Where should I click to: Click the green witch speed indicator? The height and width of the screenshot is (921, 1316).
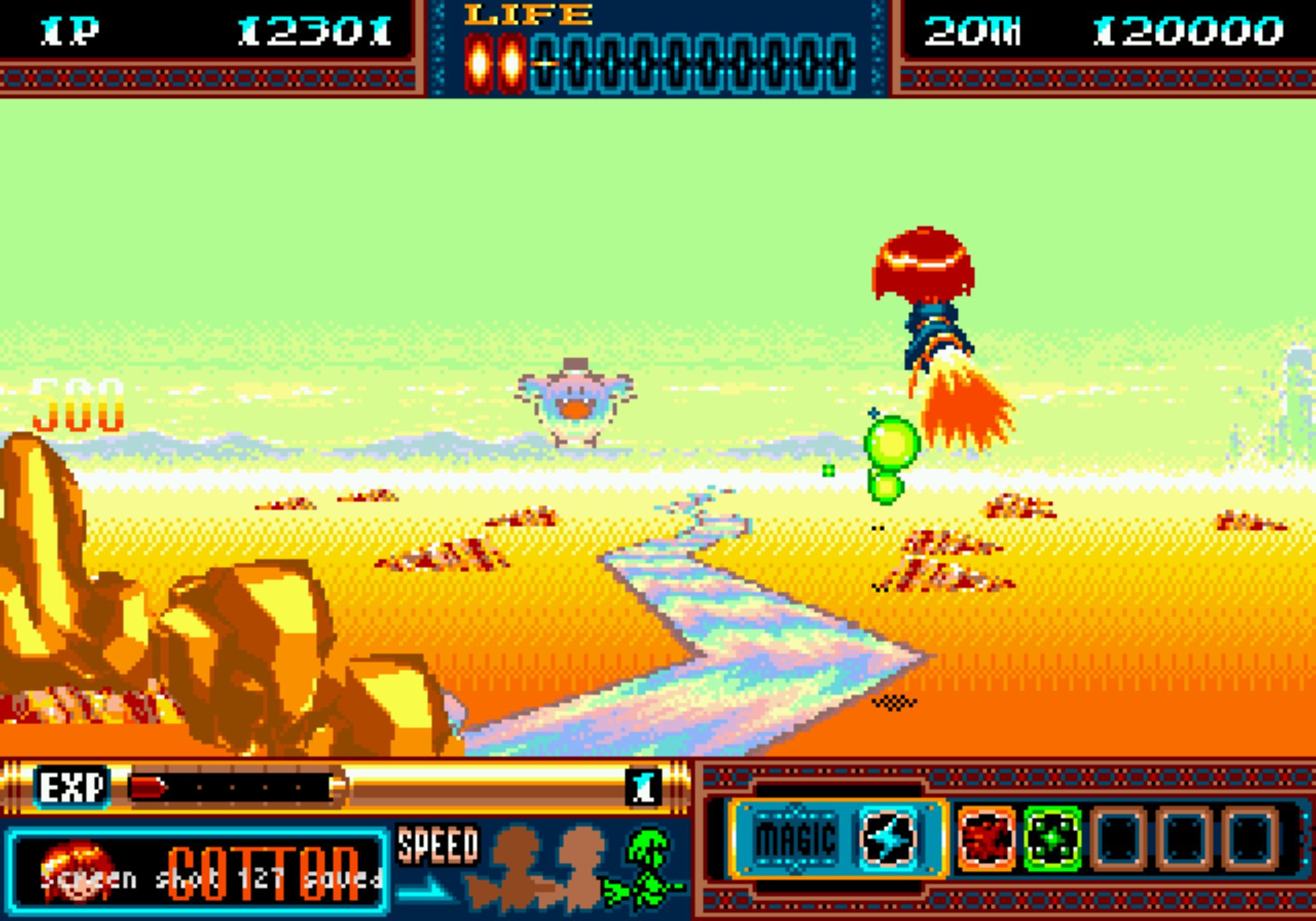(x=646, y=868)
